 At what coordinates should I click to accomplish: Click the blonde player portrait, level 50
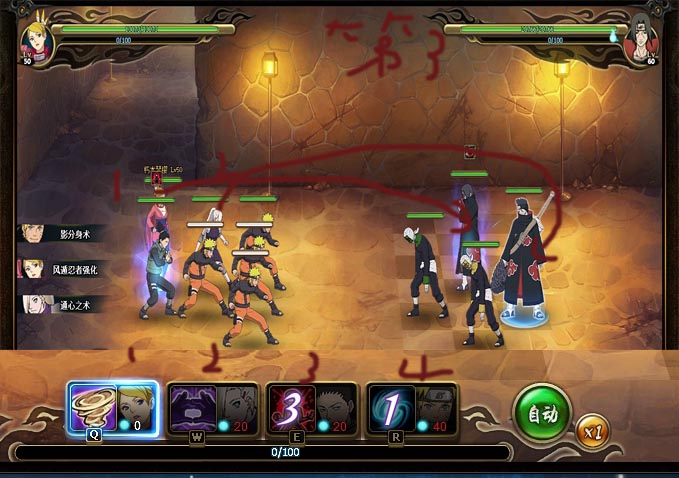pos(38,40)
